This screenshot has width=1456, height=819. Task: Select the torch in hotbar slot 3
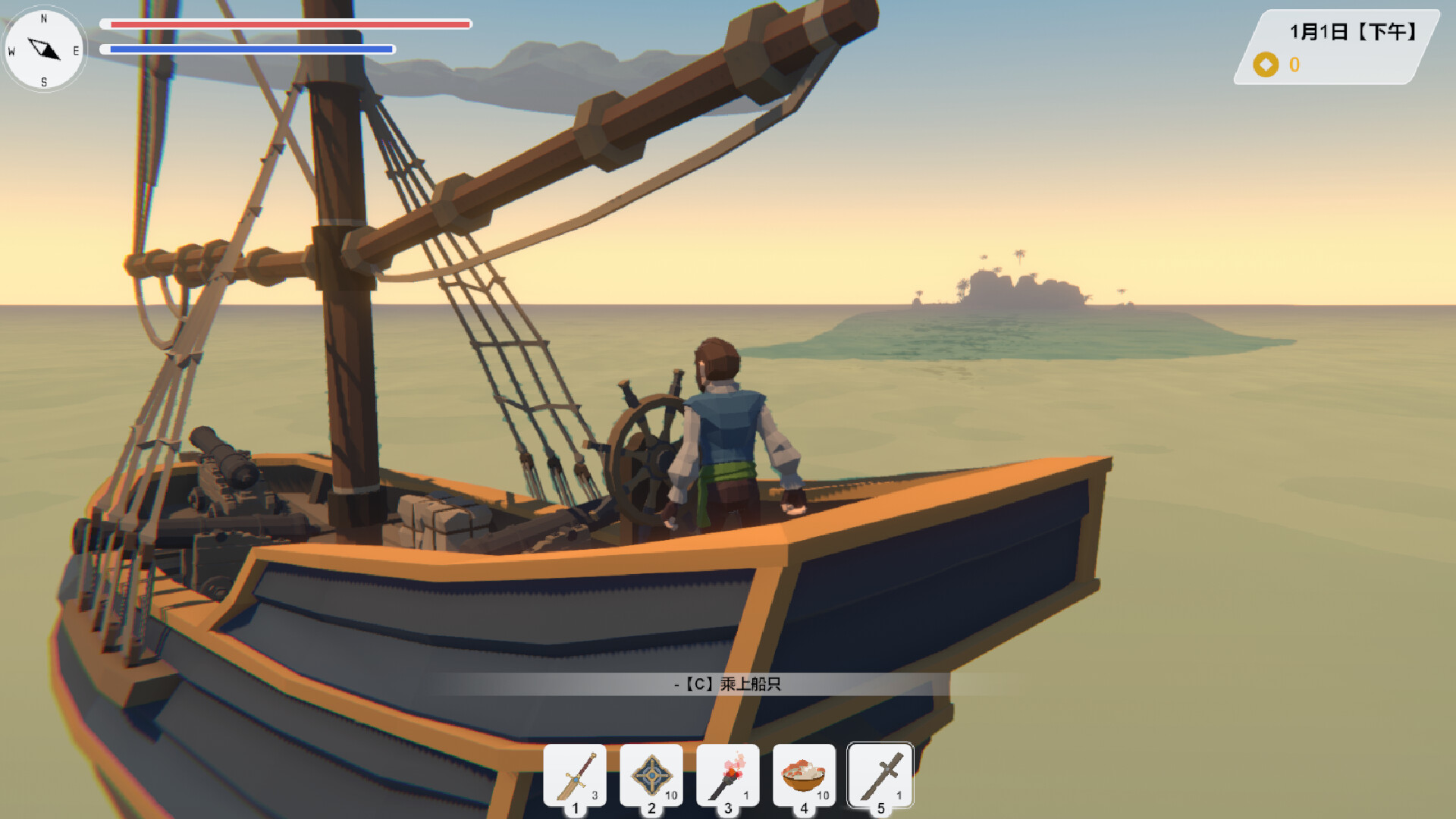(x=728, y=773)
